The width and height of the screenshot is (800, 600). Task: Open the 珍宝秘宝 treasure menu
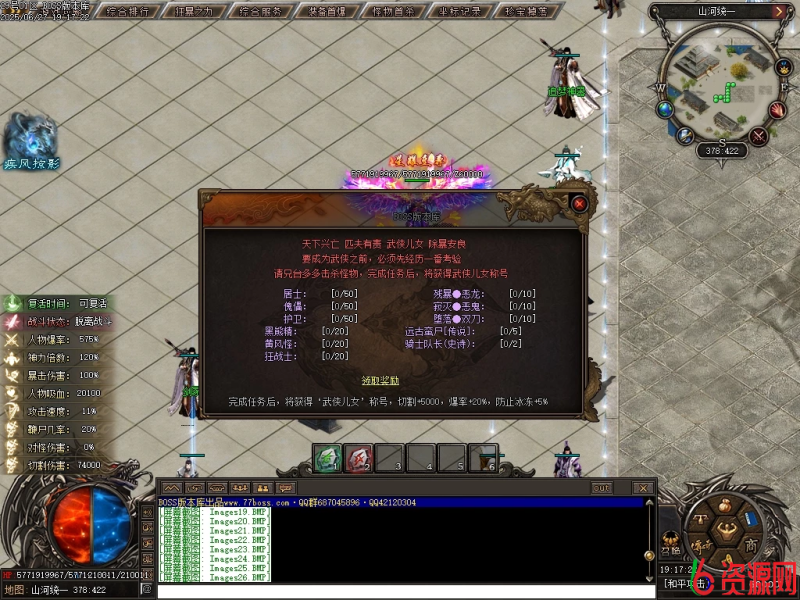click(x=526, y=12)
